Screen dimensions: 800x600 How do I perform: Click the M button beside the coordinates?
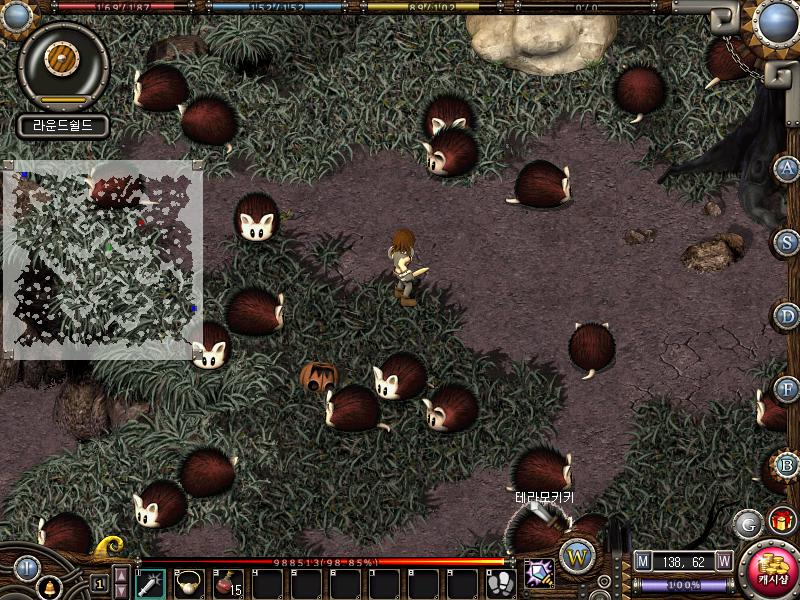[643, 561]
